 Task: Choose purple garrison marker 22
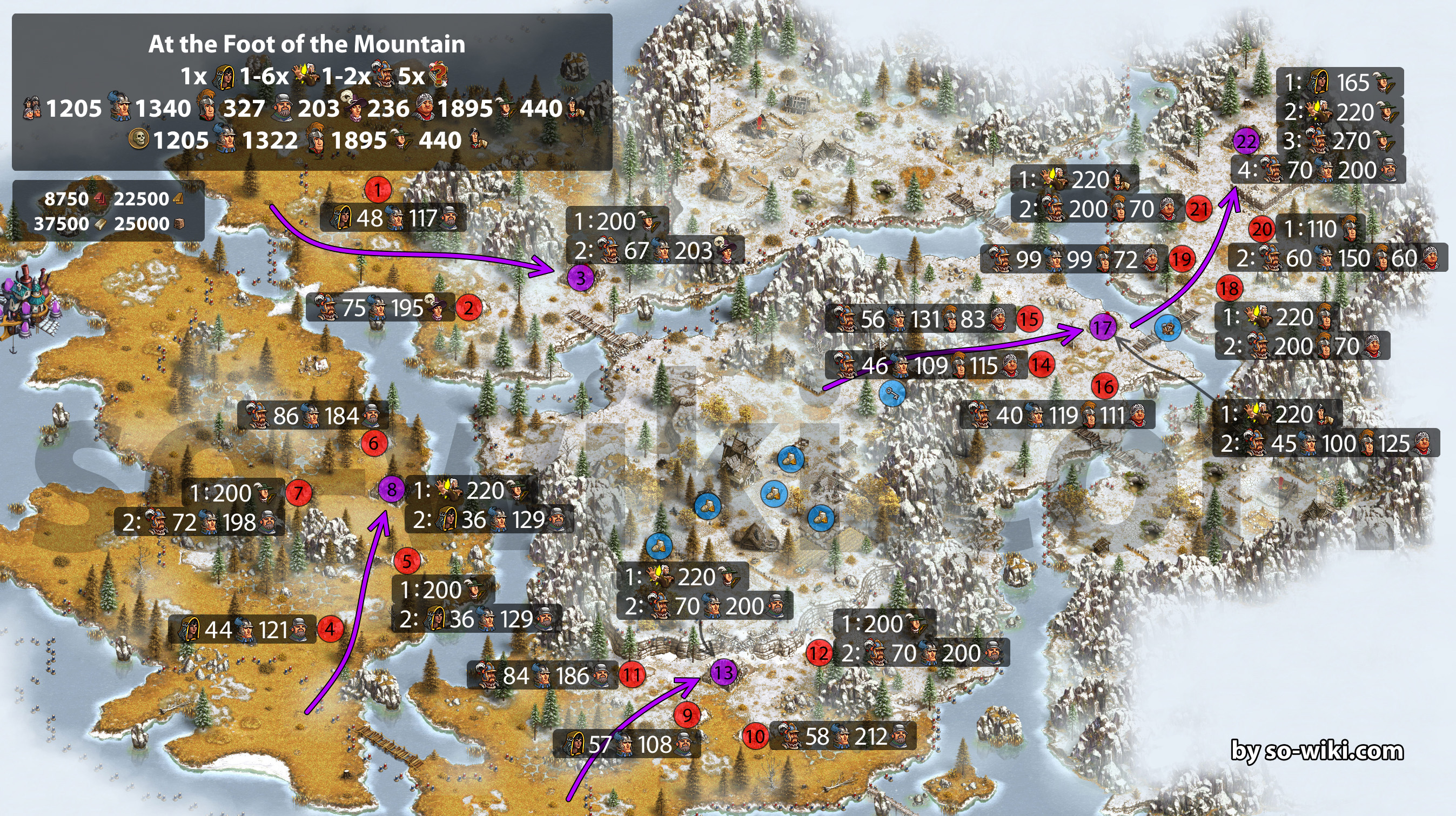(x=1246, y=142)
